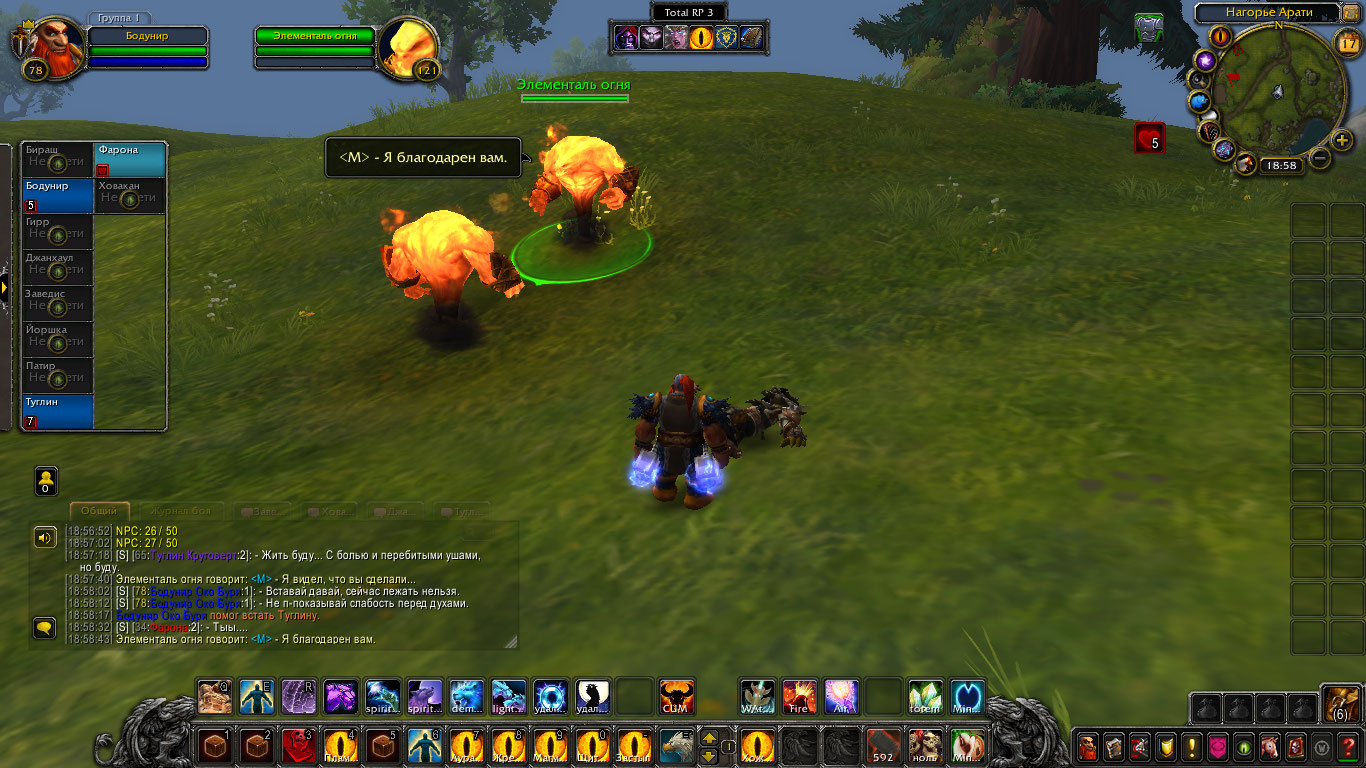Open the world map button beside zone name
The height and width of the screenshot is (768, 1366).
point(1353,13)
